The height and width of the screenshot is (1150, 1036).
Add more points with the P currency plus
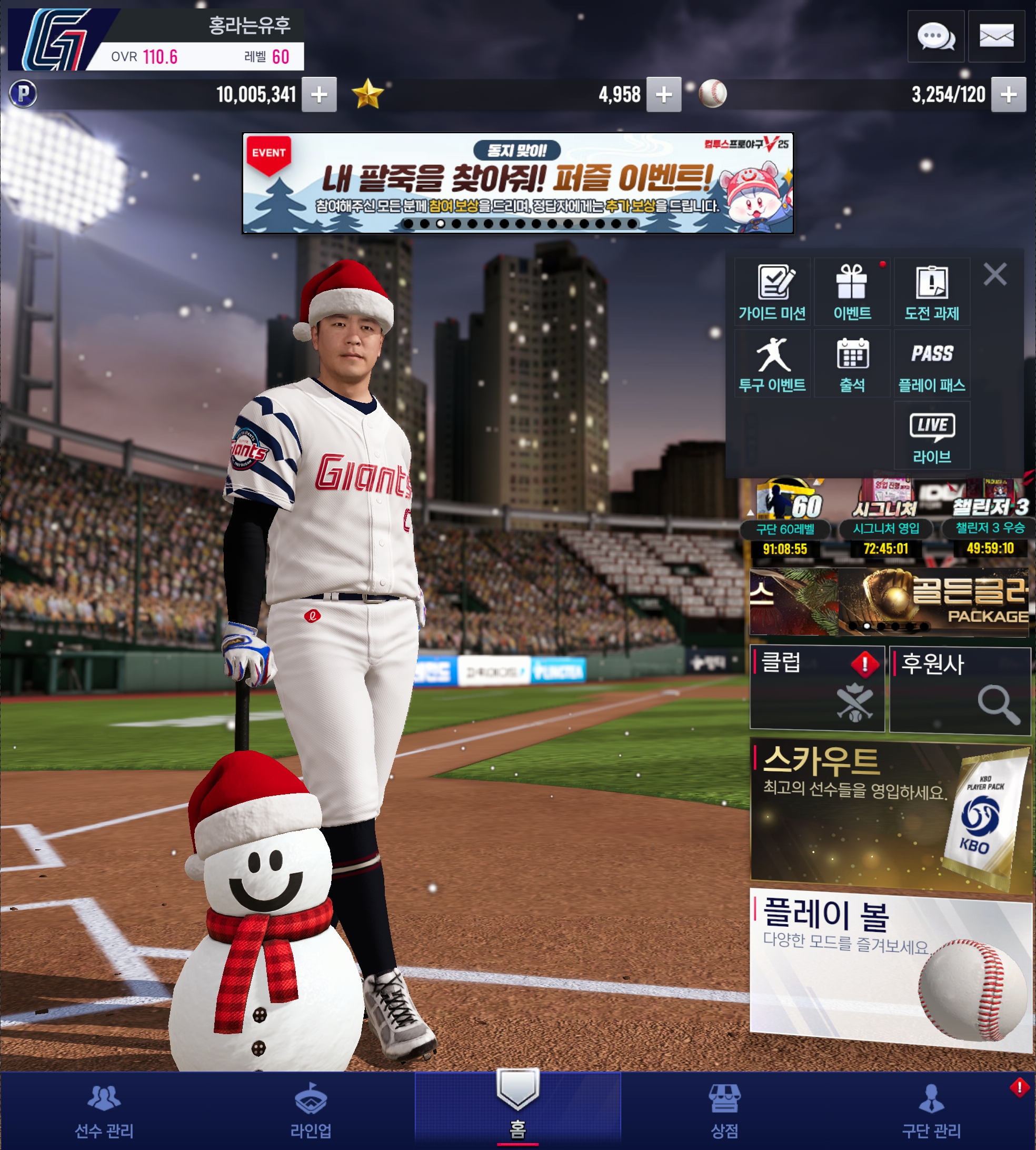[319, 94]
